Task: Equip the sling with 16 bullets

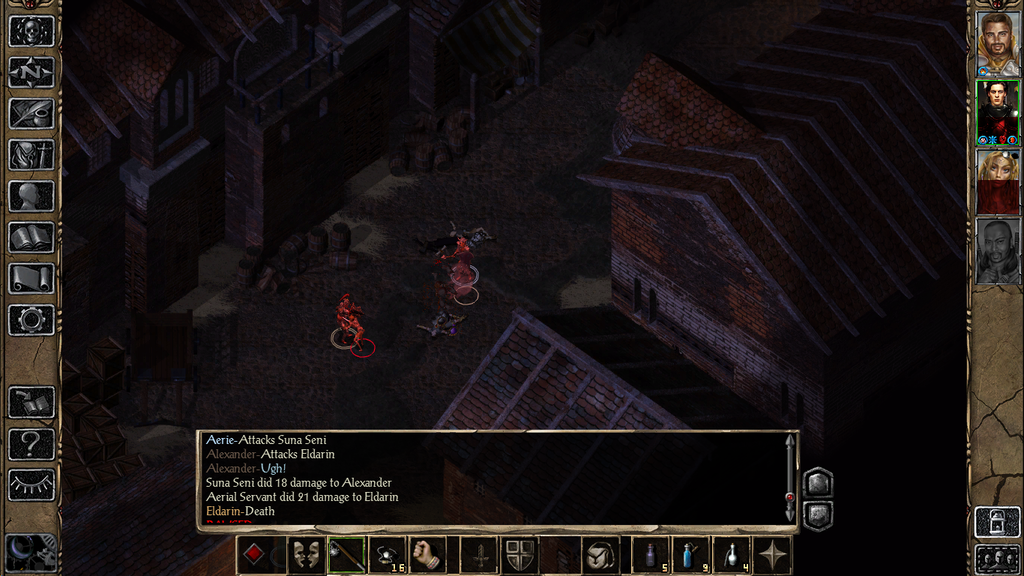Action: click(x=387, y=555)
